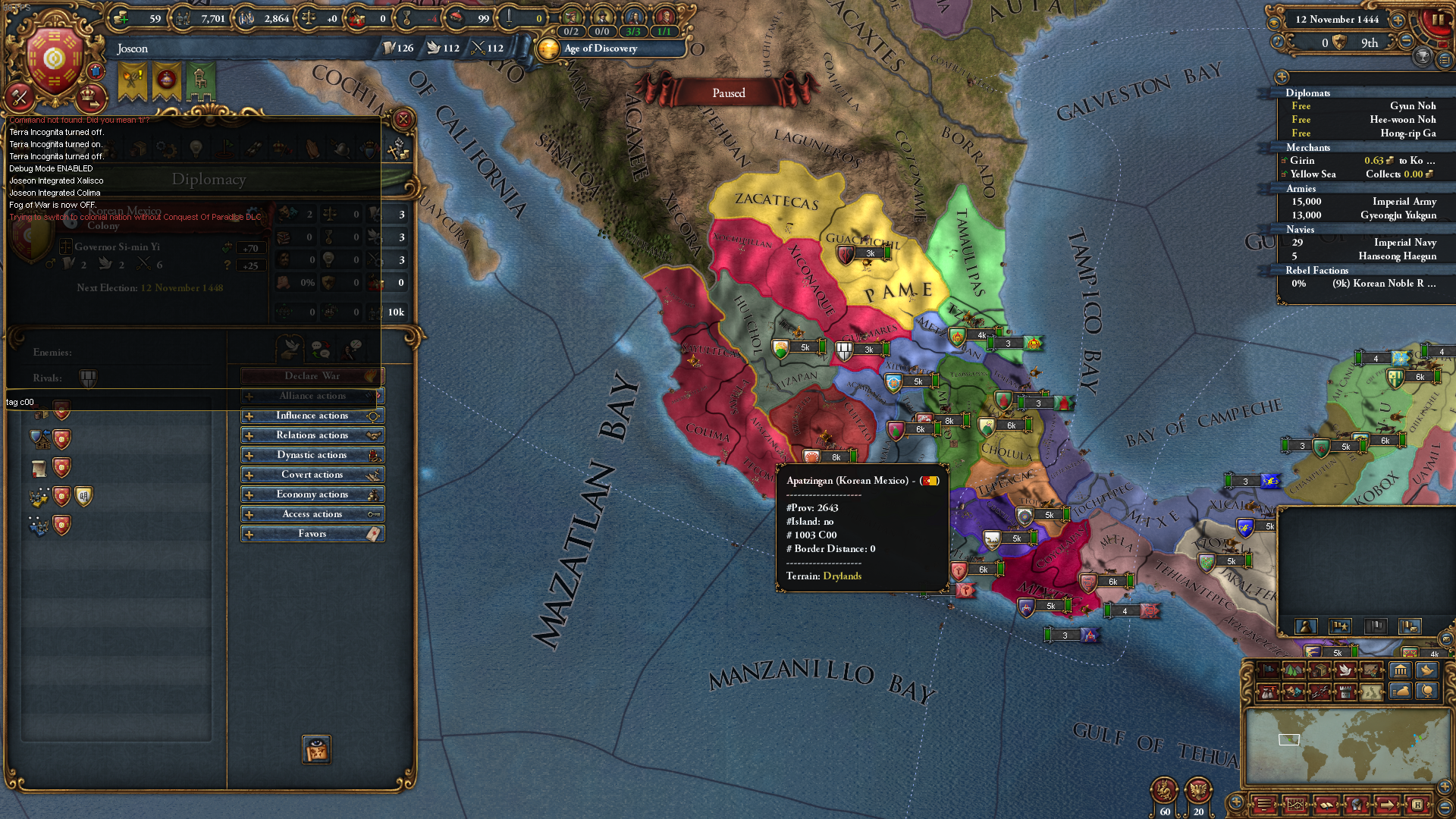Open the military tab with the helmet icon
This screenshot has height=819, width=1456.
(339, 149)
